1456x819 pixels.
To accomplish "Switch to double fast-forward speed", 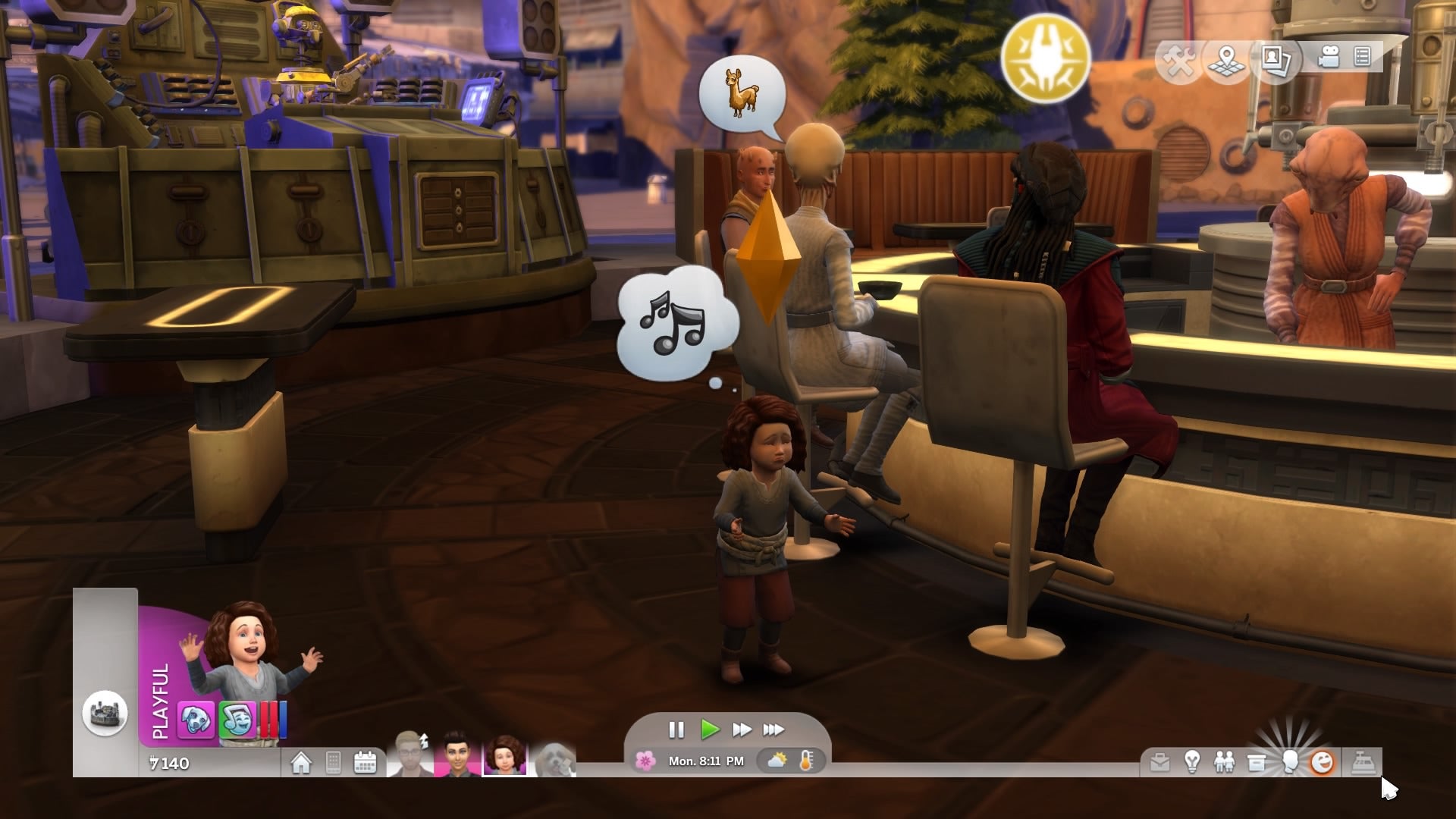I will coord(742,730).
